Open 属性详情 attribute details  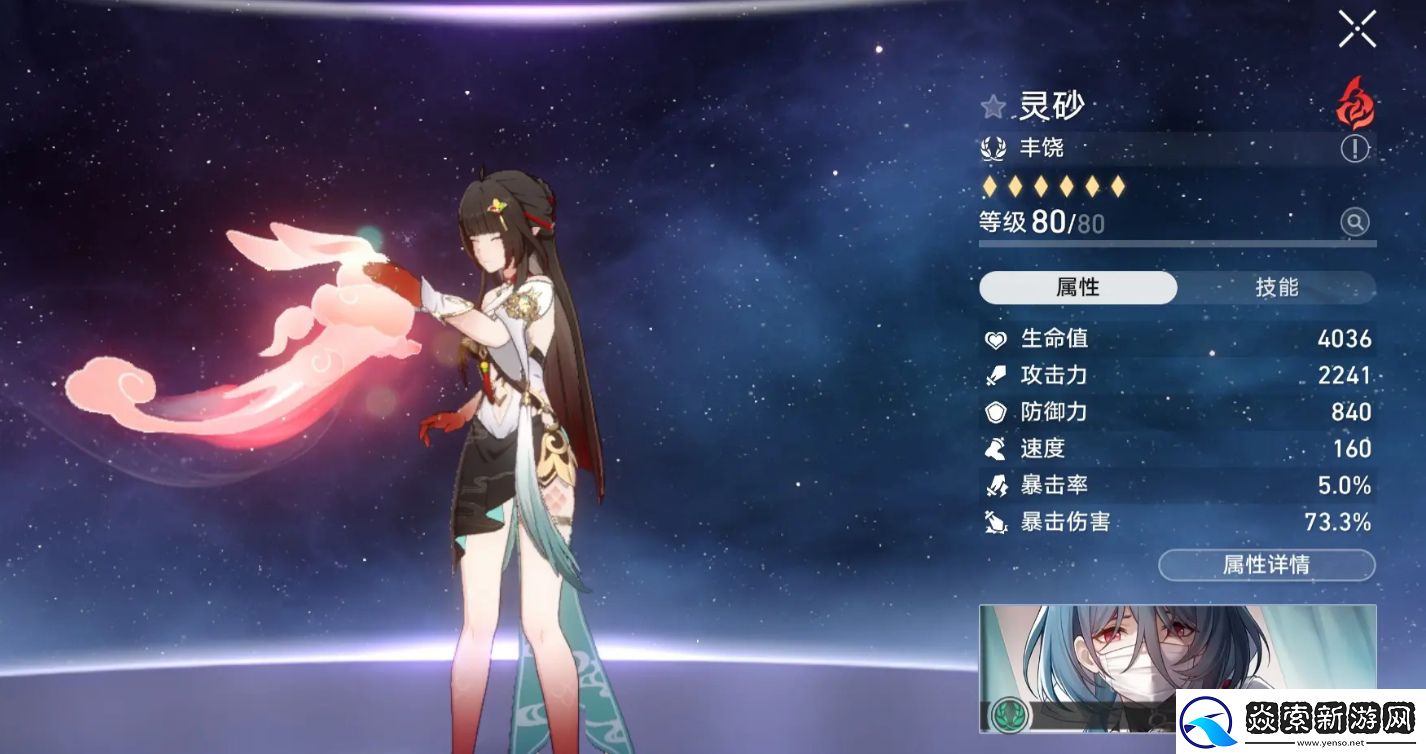(1266, 565)
